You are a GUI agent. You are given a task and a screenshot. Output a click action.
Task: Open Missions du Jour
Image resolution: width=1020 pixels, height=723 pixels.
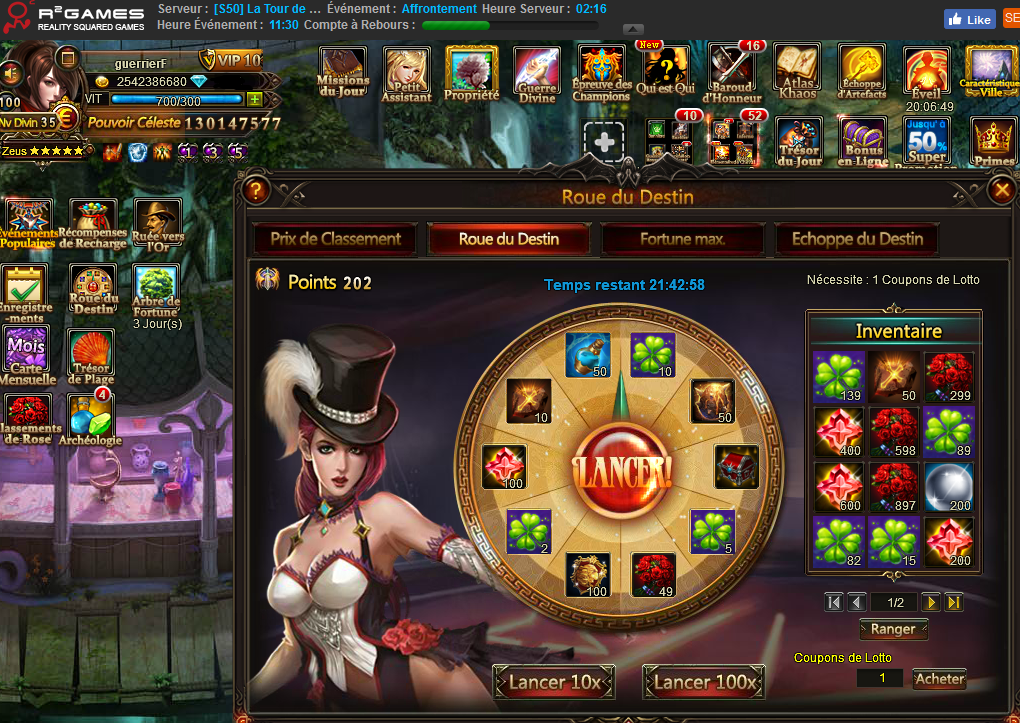pos(343,71)
